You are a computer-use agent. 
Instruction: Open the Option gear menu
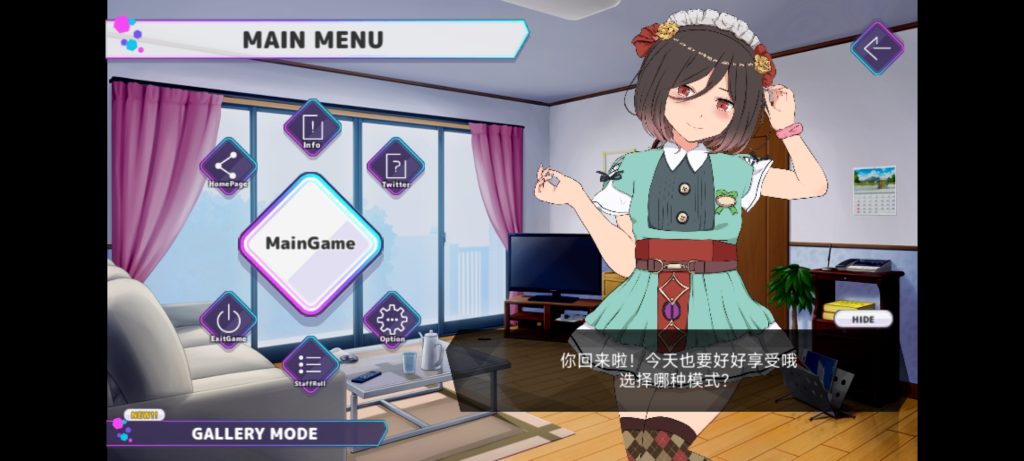click(x=392, y=320)
